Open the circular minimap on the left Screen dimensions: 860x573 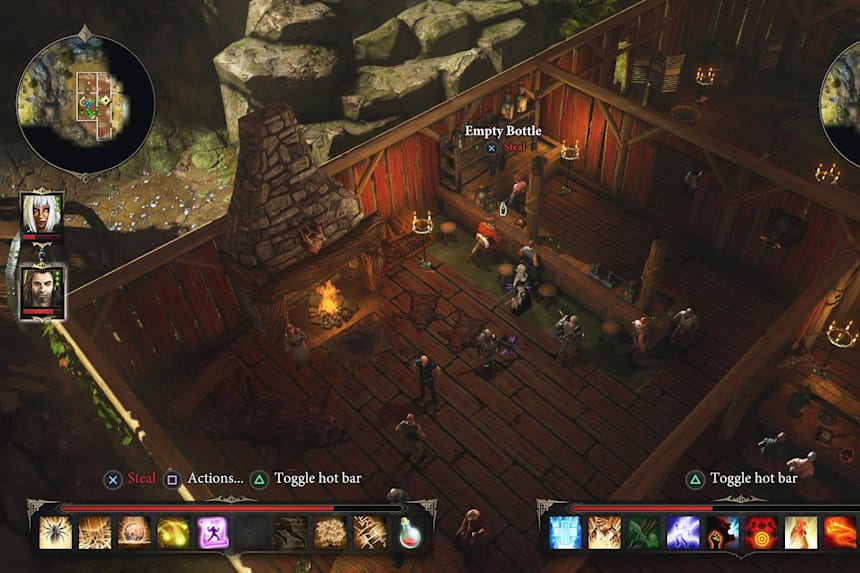click(85, 102)
